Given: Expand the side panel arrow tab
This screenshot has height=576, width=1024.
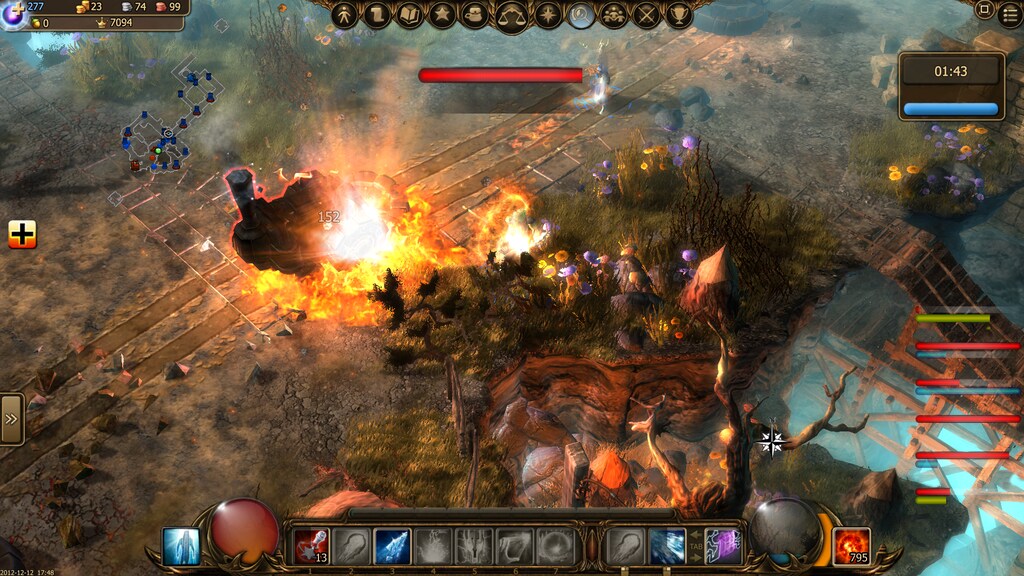Looking at the screenshot, I should [x=11, y=418].
